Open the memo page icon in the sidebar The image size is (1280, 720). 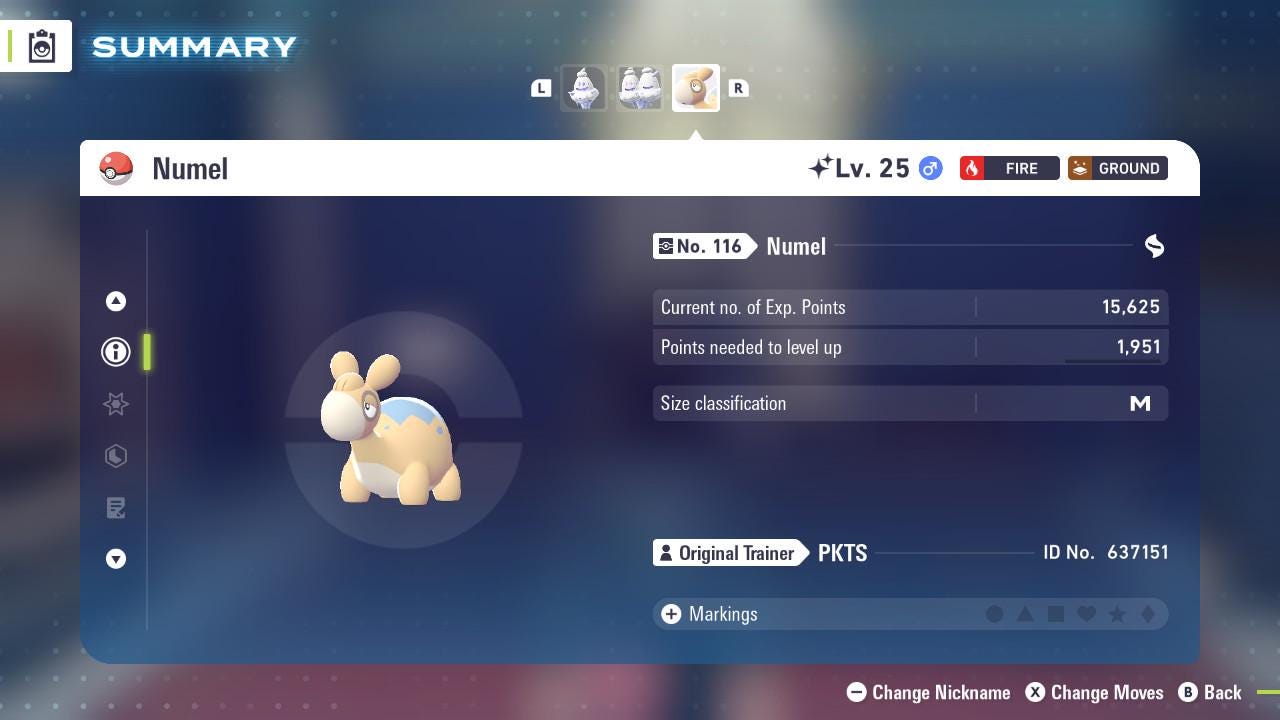pyautogui.click(x=115, y=508)
